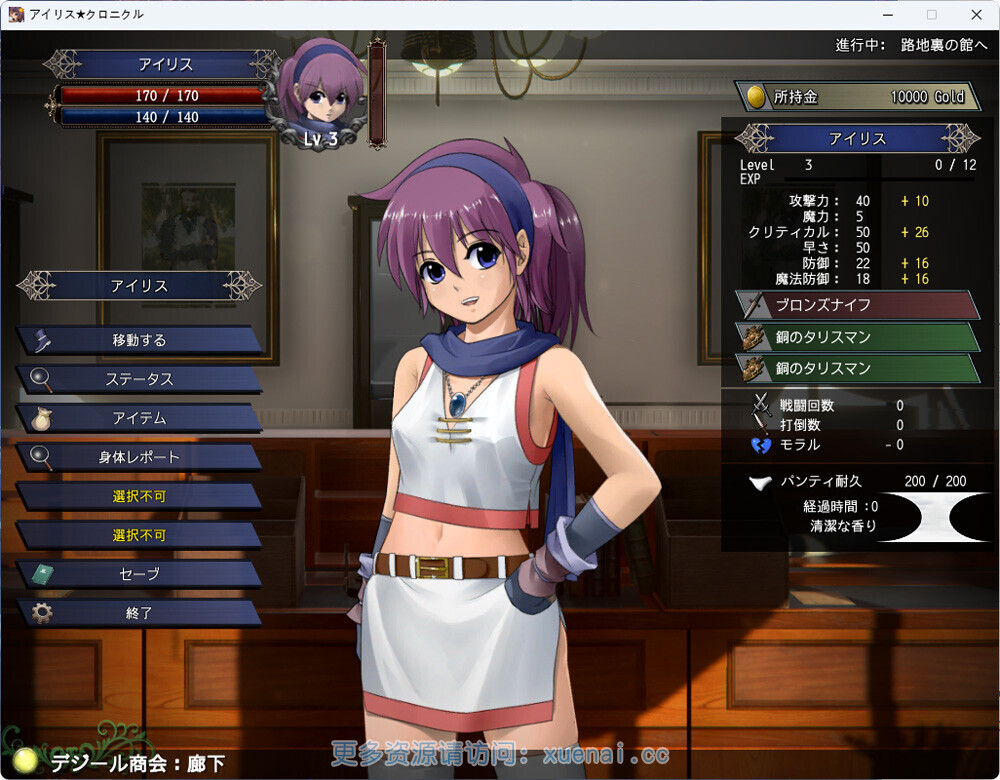Minimize the game window

[x=887, y=15]
